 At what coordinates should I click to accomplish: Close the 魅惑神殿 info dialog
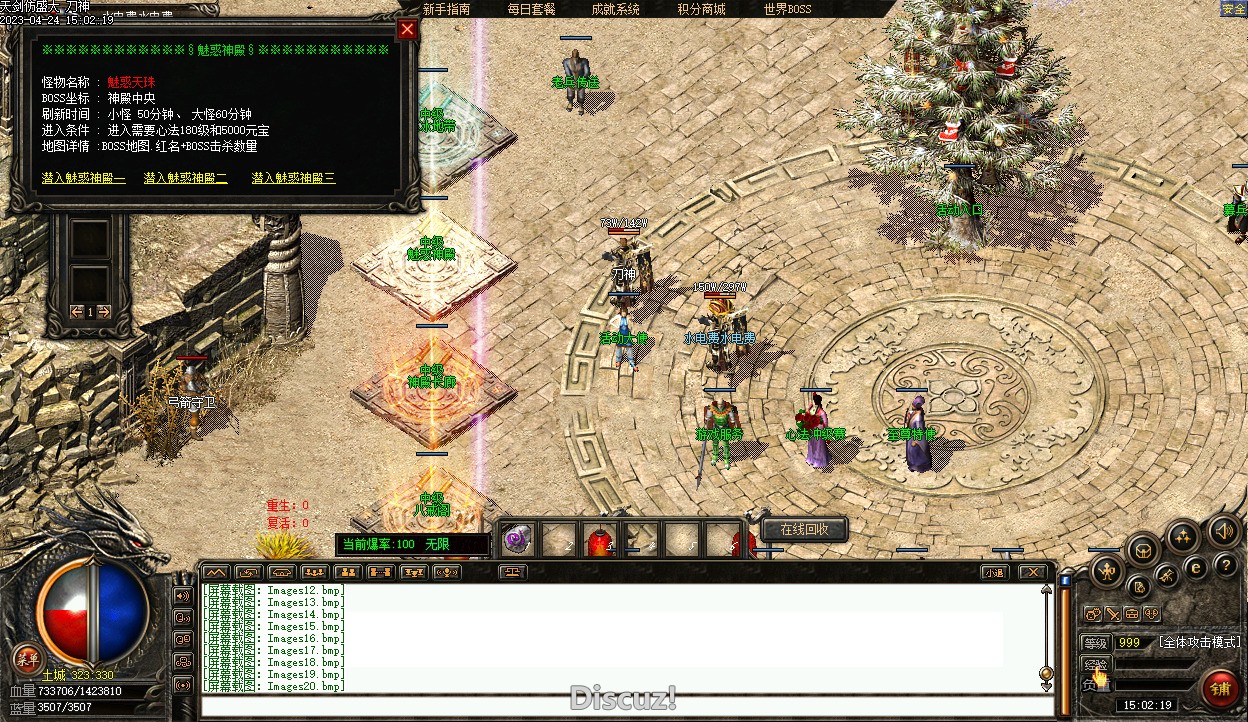tap(407, 30)
